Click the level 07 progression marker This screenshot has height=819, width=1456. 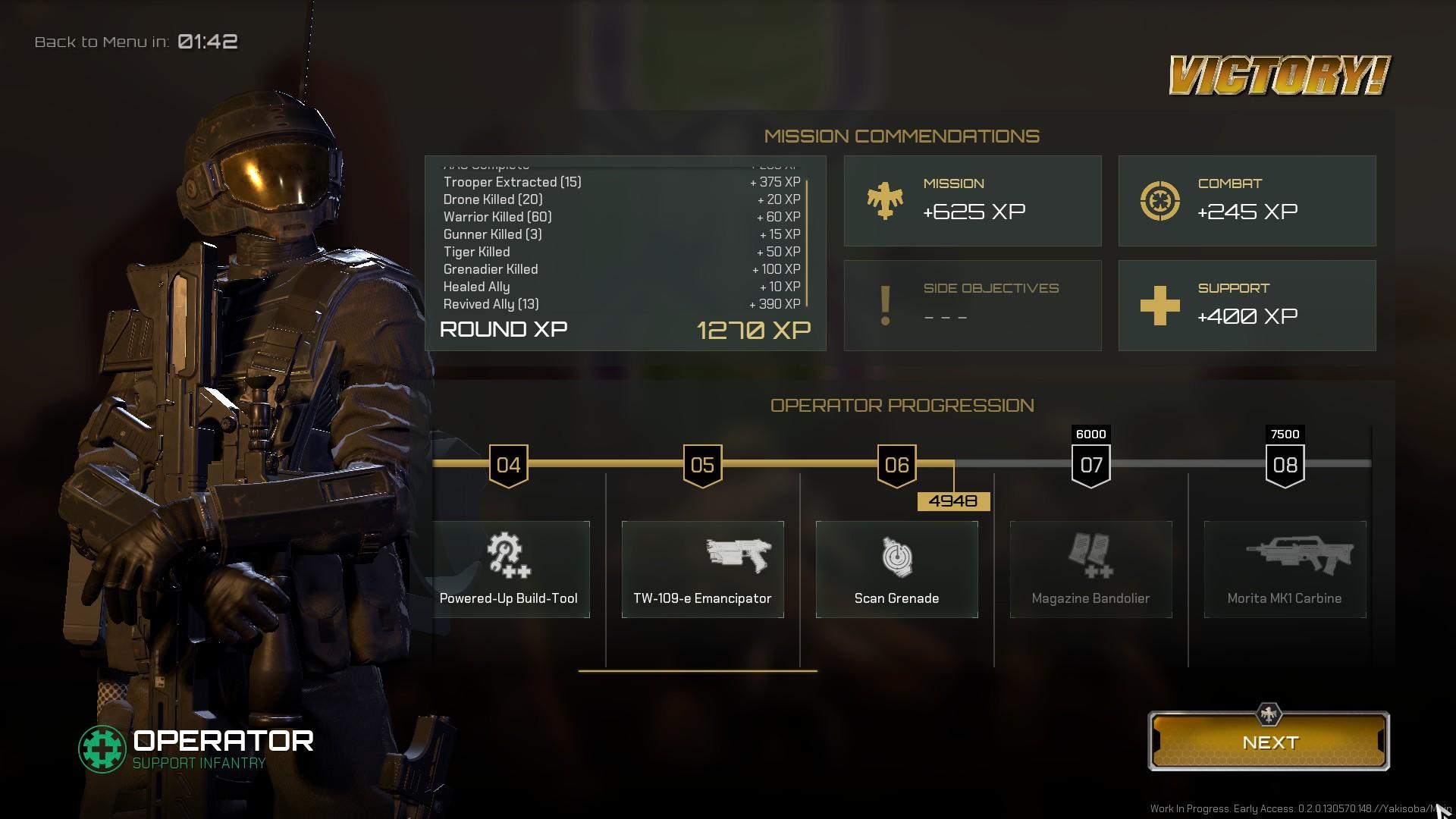1090,465
